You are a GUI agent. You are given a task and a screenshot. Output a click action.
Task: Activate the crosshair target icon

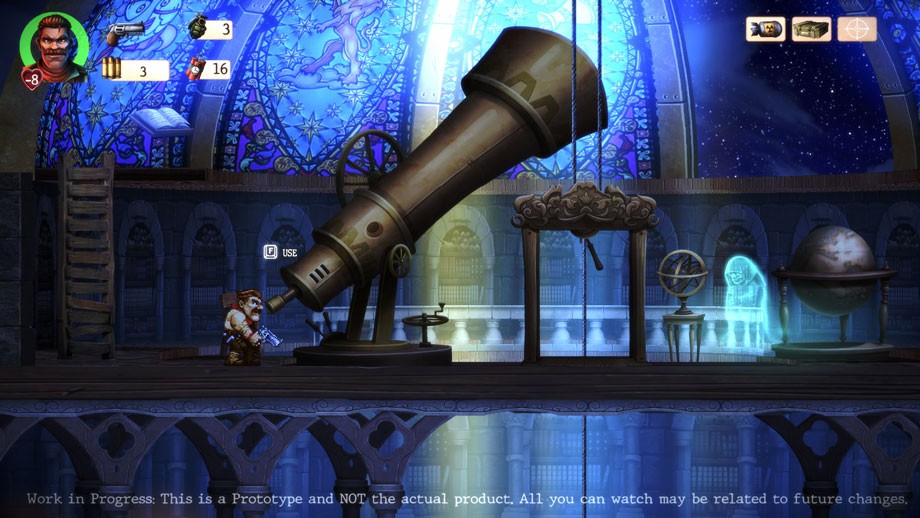coord(857,29)
